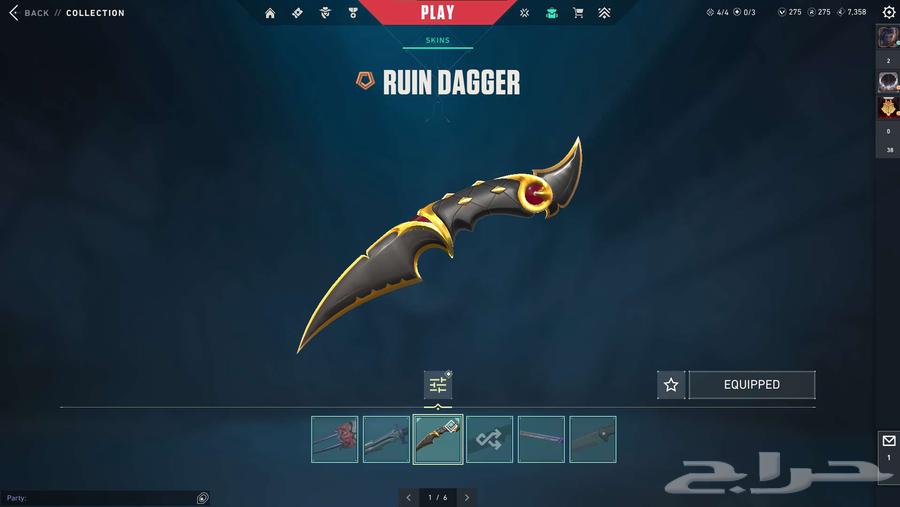Mark Ruin Dagger as favorite with star

pyautogui.click(x=671, y=385)
